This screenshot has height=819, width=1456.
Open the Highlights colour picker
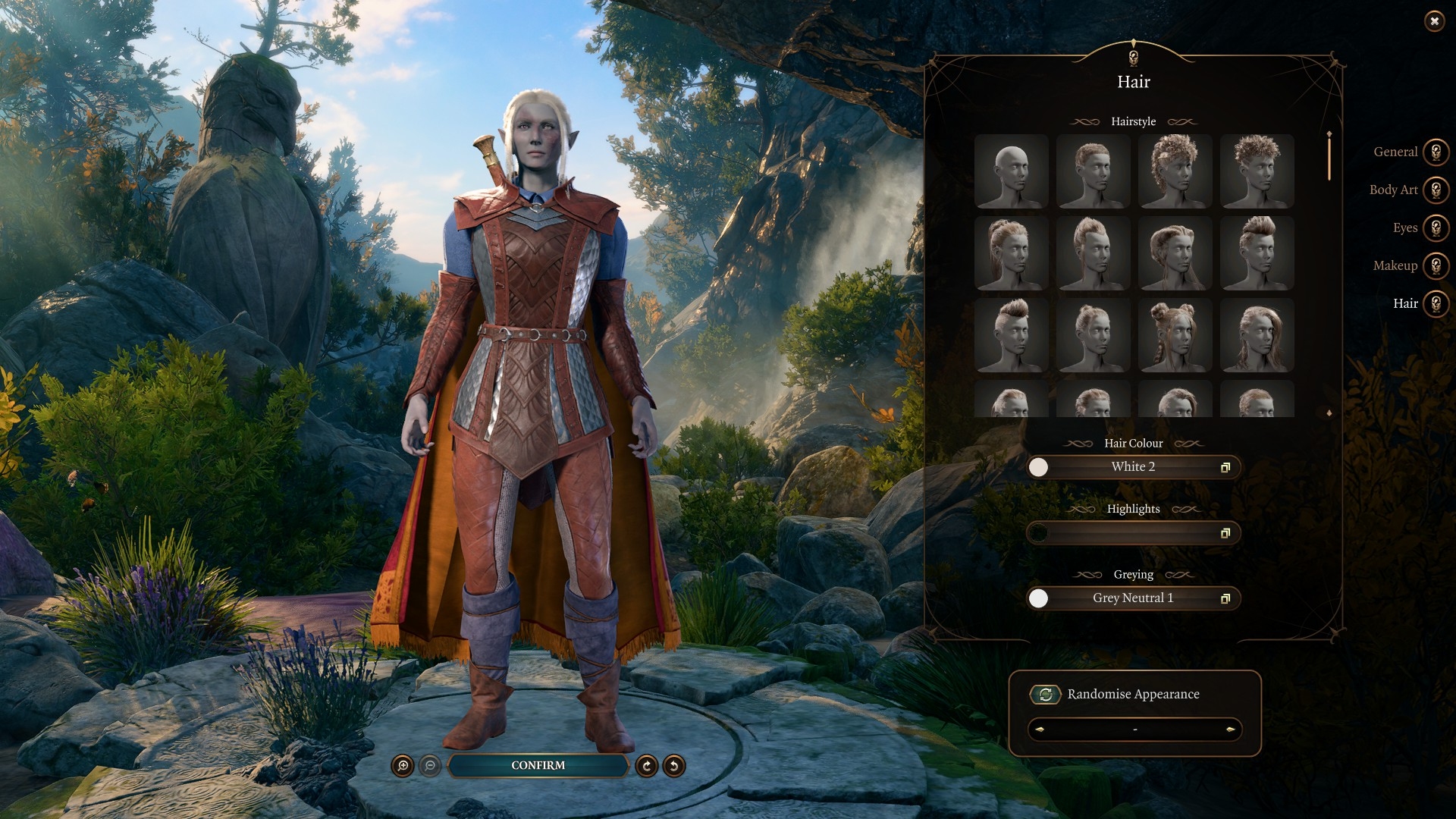point(1133,533)
